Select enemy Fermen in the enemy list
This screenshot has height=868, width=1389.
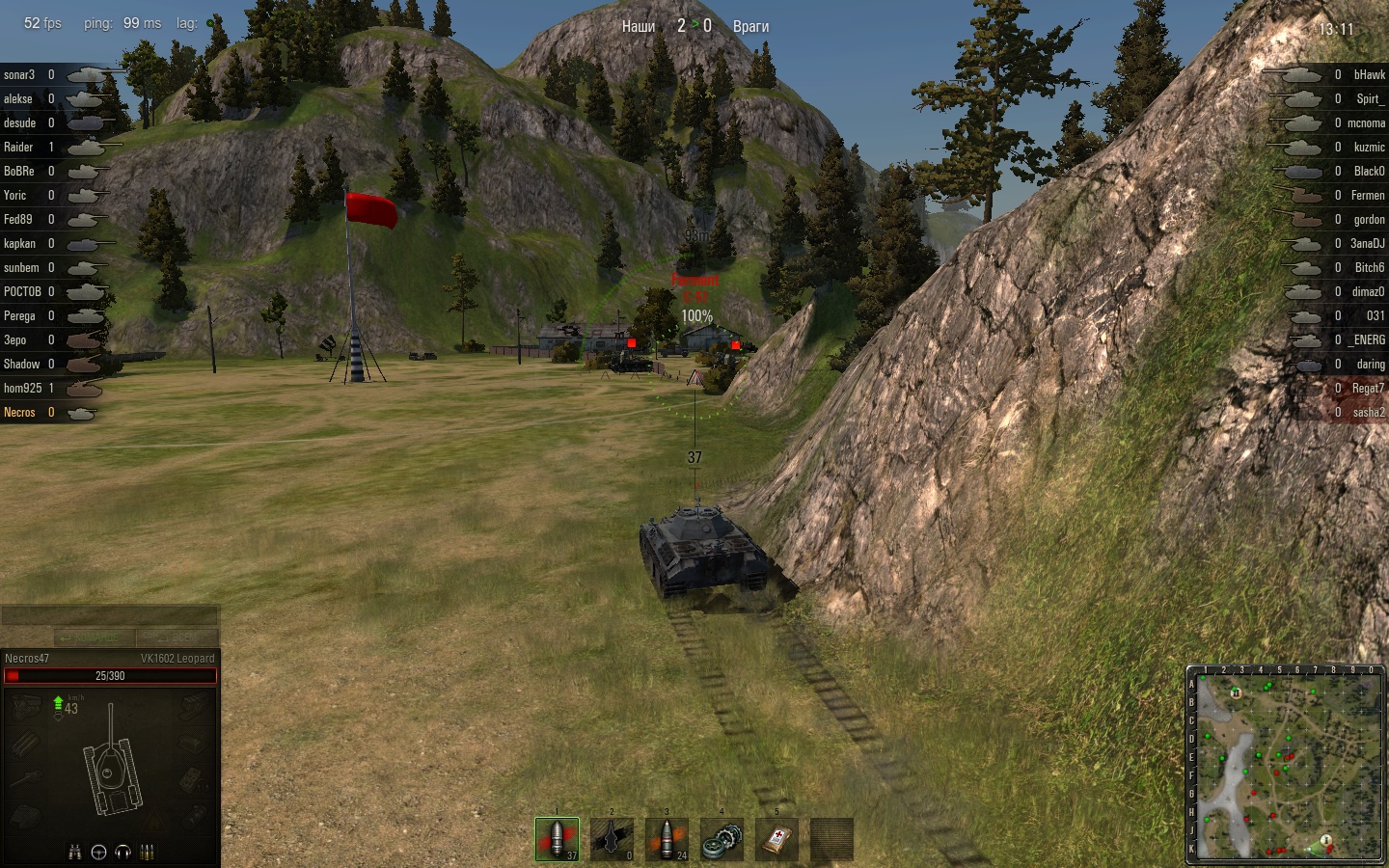(x=1367, y=195)
